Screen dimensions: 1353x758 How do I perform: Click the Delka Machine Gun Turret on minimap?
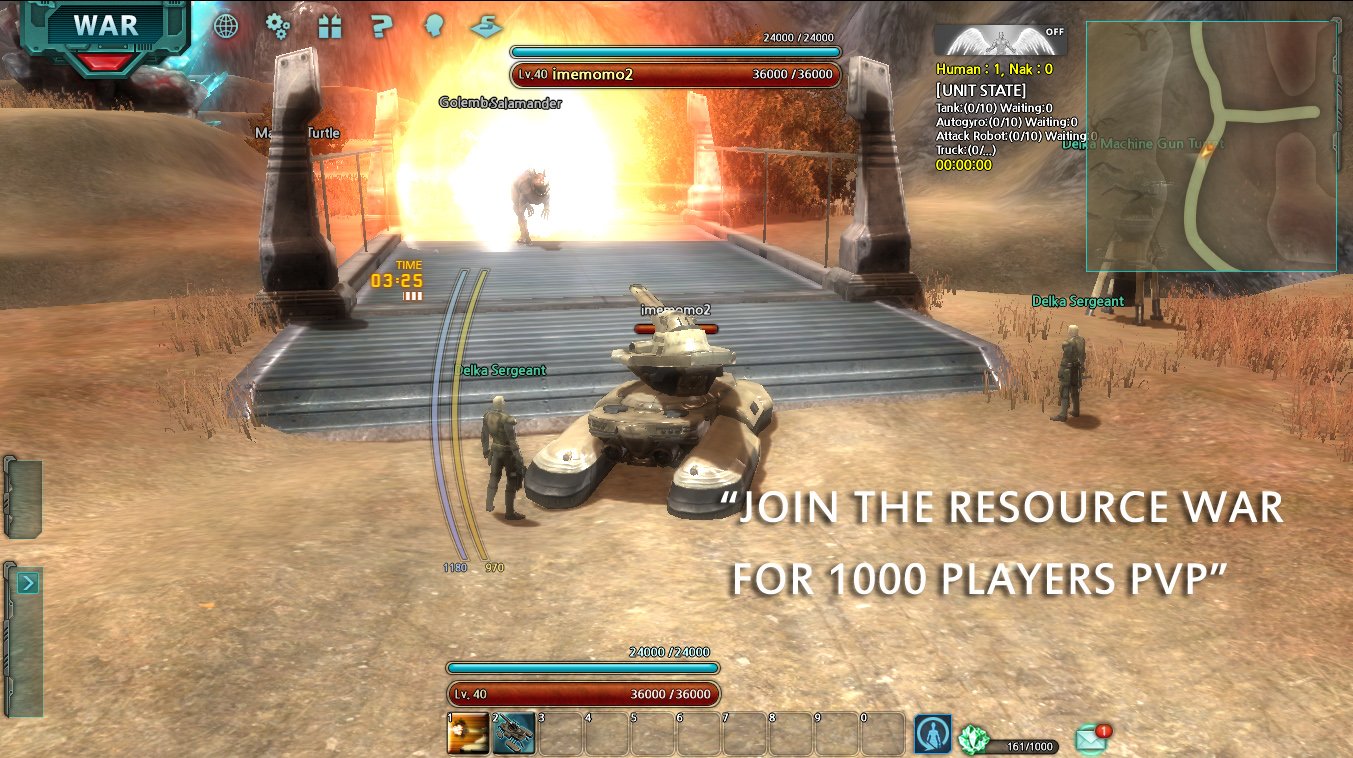click(x=1142, y=143)
